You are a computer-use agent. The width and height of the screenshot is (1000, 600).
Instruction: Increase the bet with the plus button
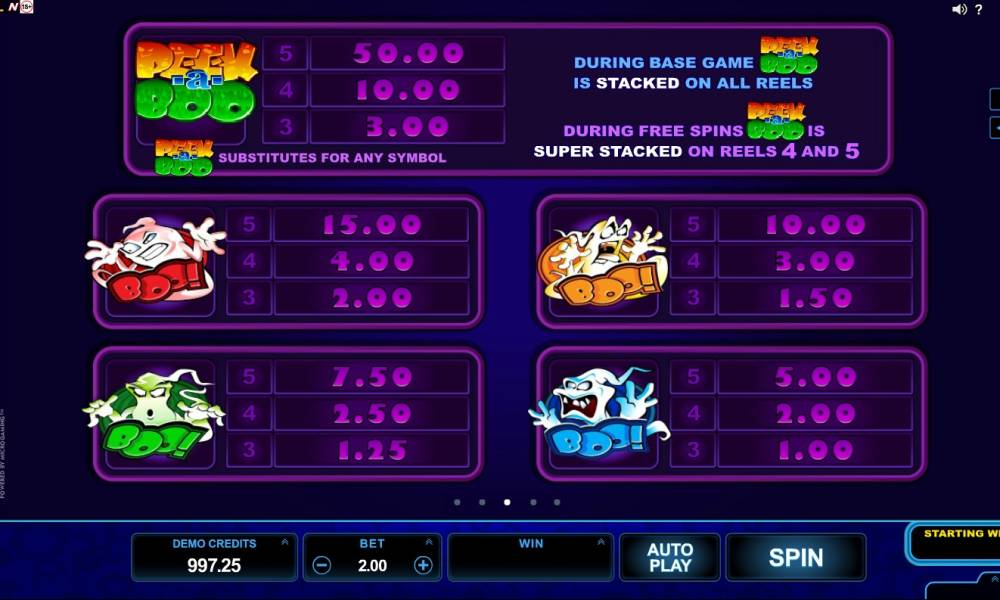423,565
